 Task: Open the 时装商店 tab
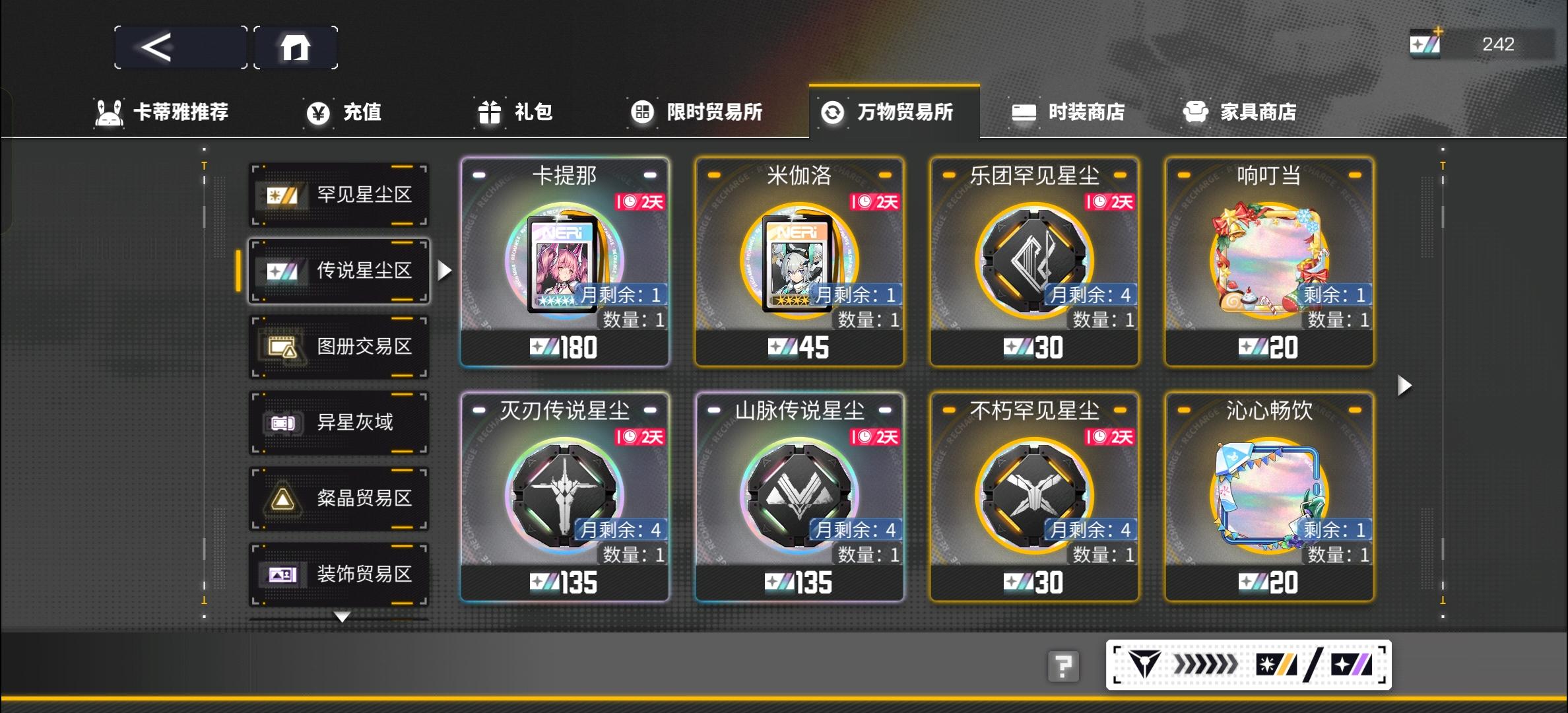pos(1069,112)
